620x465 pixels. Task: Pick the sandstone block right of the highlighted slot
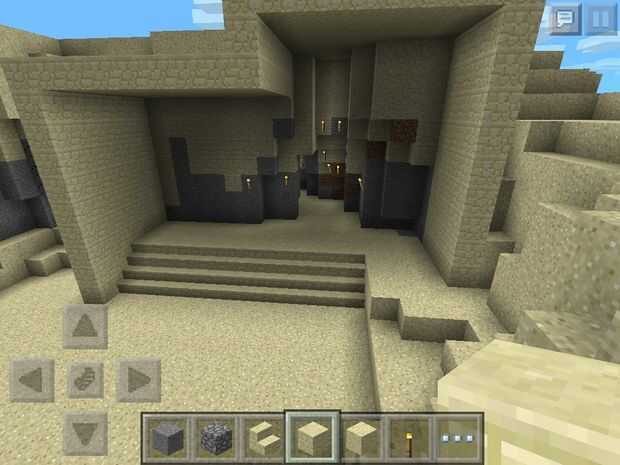[360, 438]
